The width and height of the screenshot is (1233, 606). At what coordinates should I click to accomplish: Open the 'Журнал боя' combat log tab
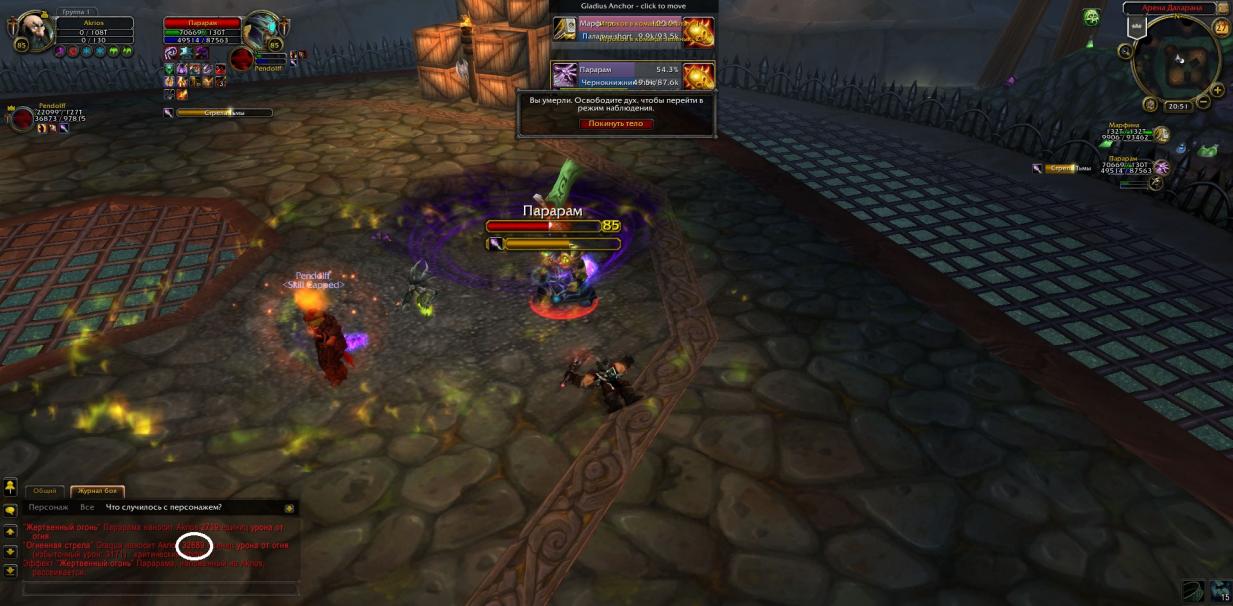[97, 491]
